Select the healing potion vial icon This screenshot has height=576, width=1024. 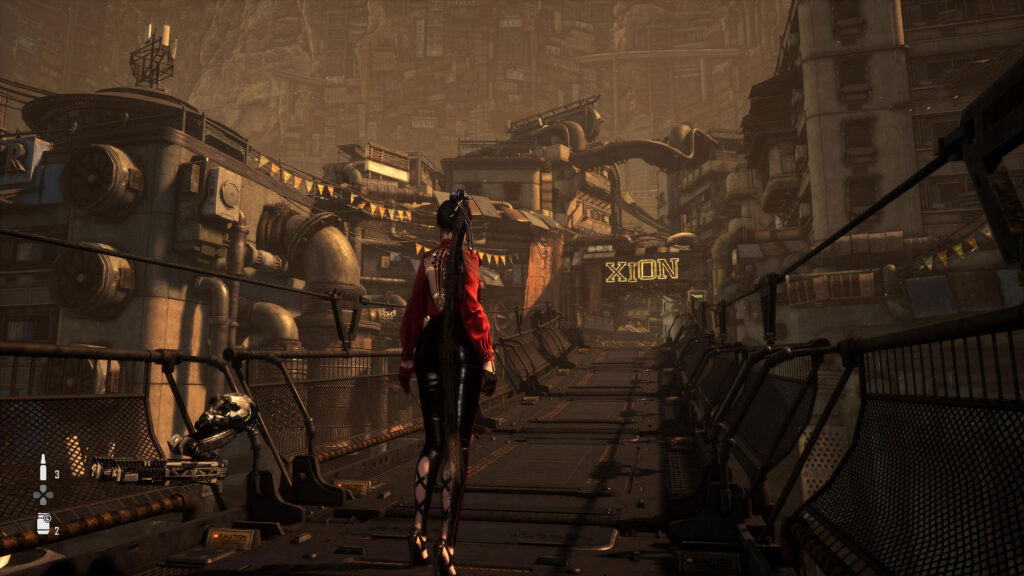(42, 467)
